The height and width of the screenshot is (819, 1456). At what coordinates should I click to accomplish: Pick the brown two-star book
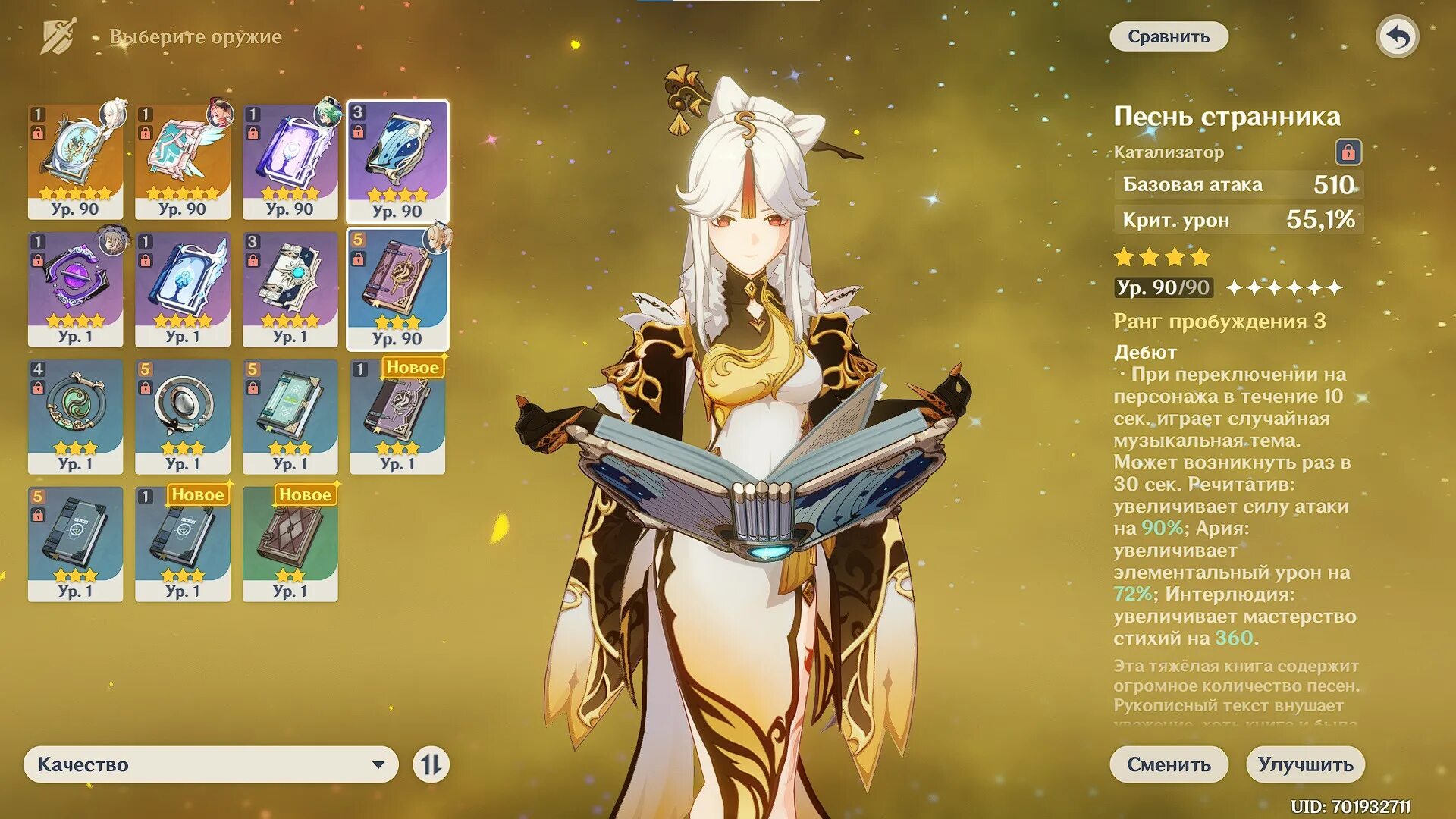(290, 543)
